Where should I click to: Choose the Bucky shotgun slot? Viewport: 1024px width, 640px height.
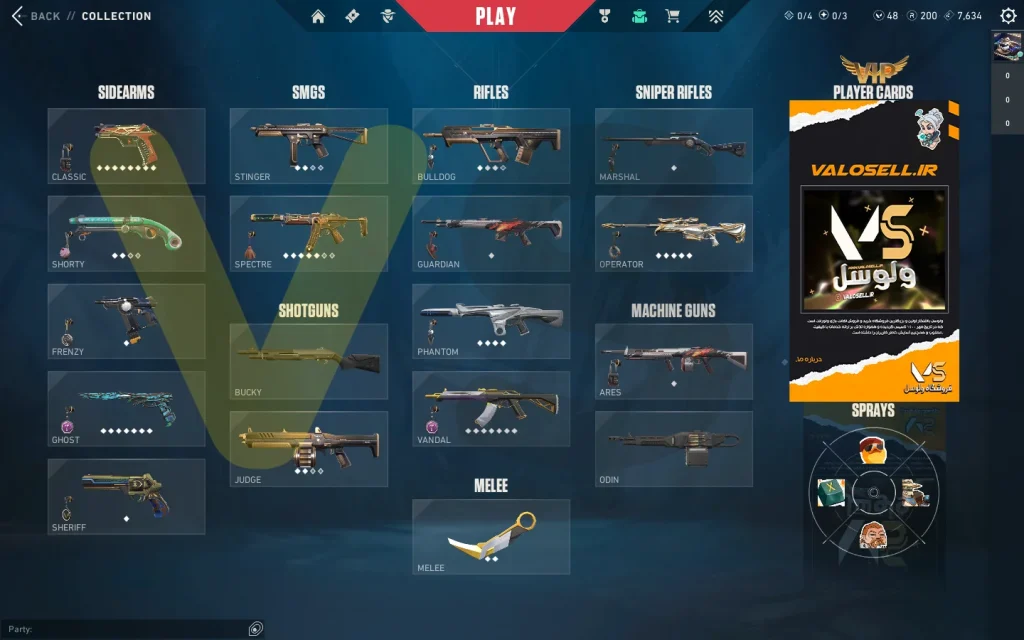(309, 361)
